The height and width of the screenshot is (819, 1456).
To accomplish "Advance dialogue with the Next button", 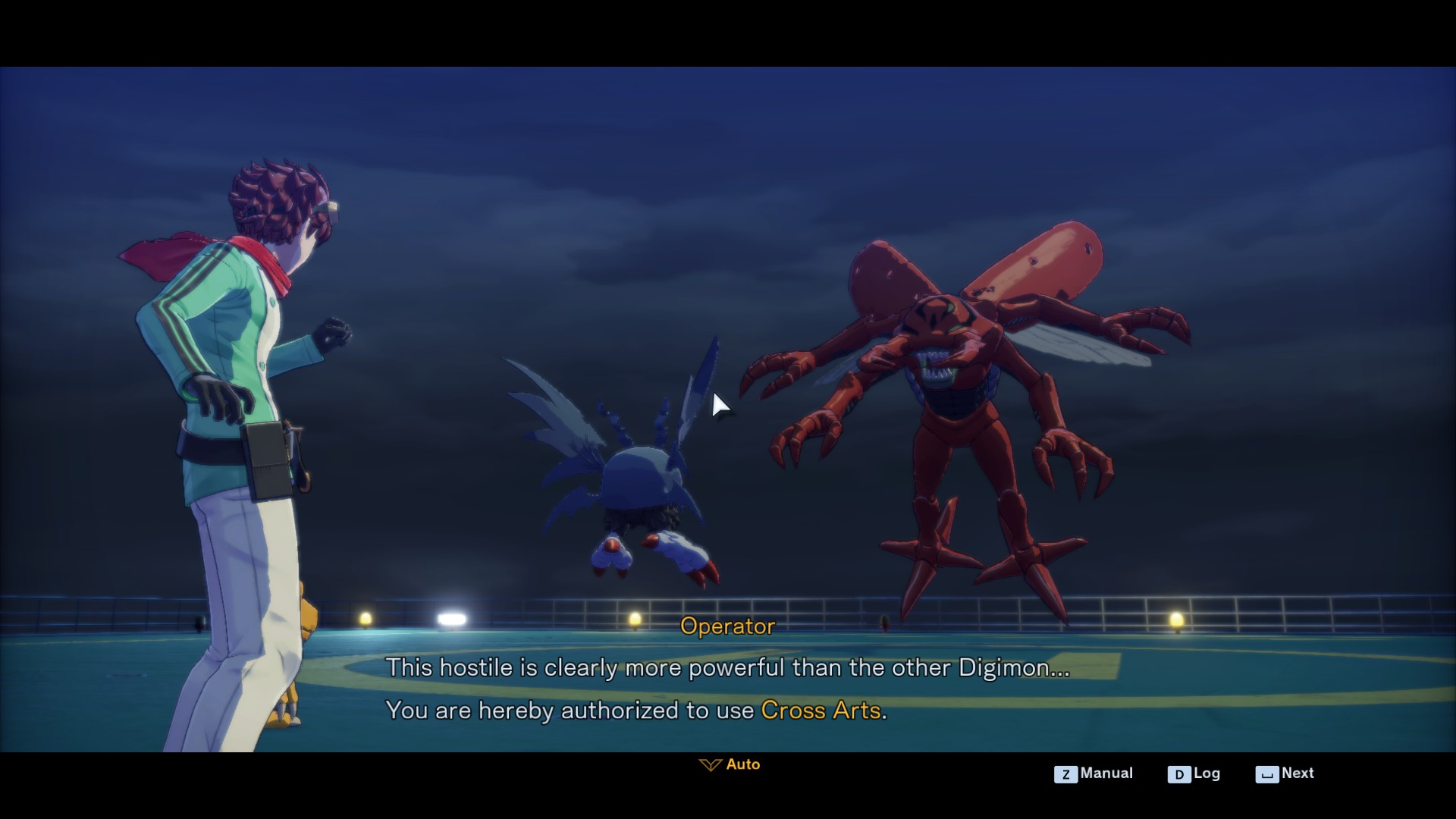I will coord(1297,773).
